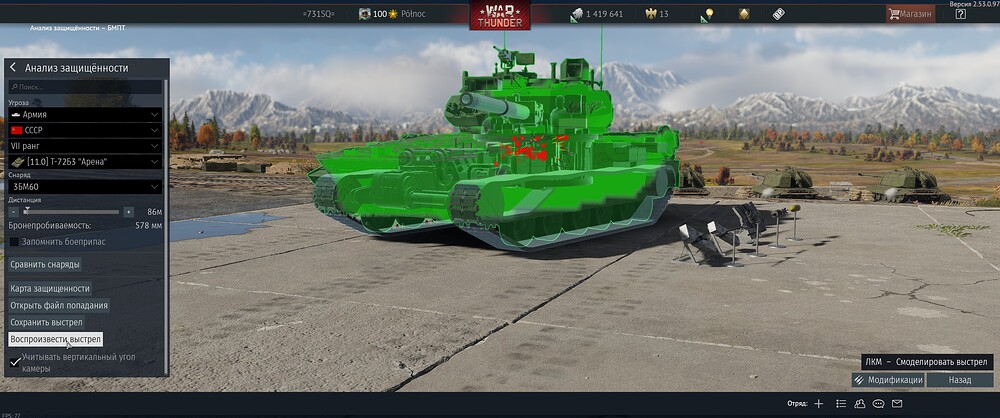Screen dimensions: 1000x418
Task: Click the Назад button
Action: [959, 380]
